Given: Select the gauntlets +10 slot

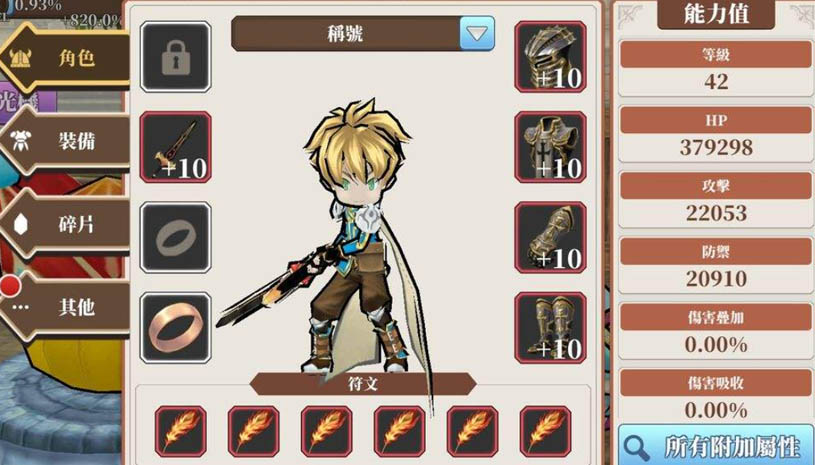Looking at the screenshot, I should click(x=550, y=237).
